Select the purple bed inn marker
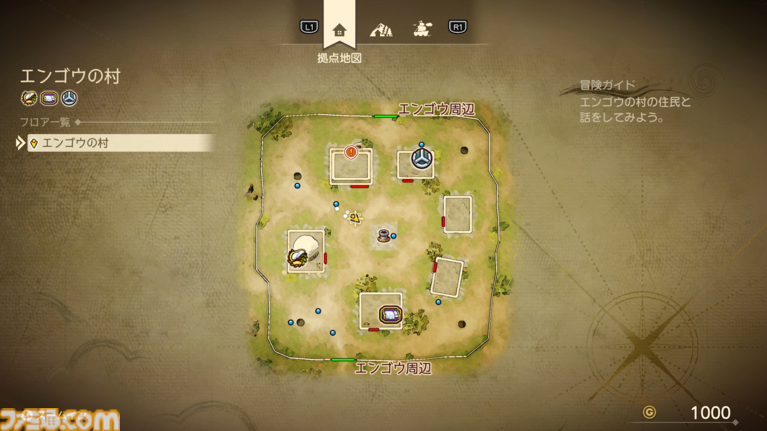This screenshot has height=431, width=767. [389, 316]
